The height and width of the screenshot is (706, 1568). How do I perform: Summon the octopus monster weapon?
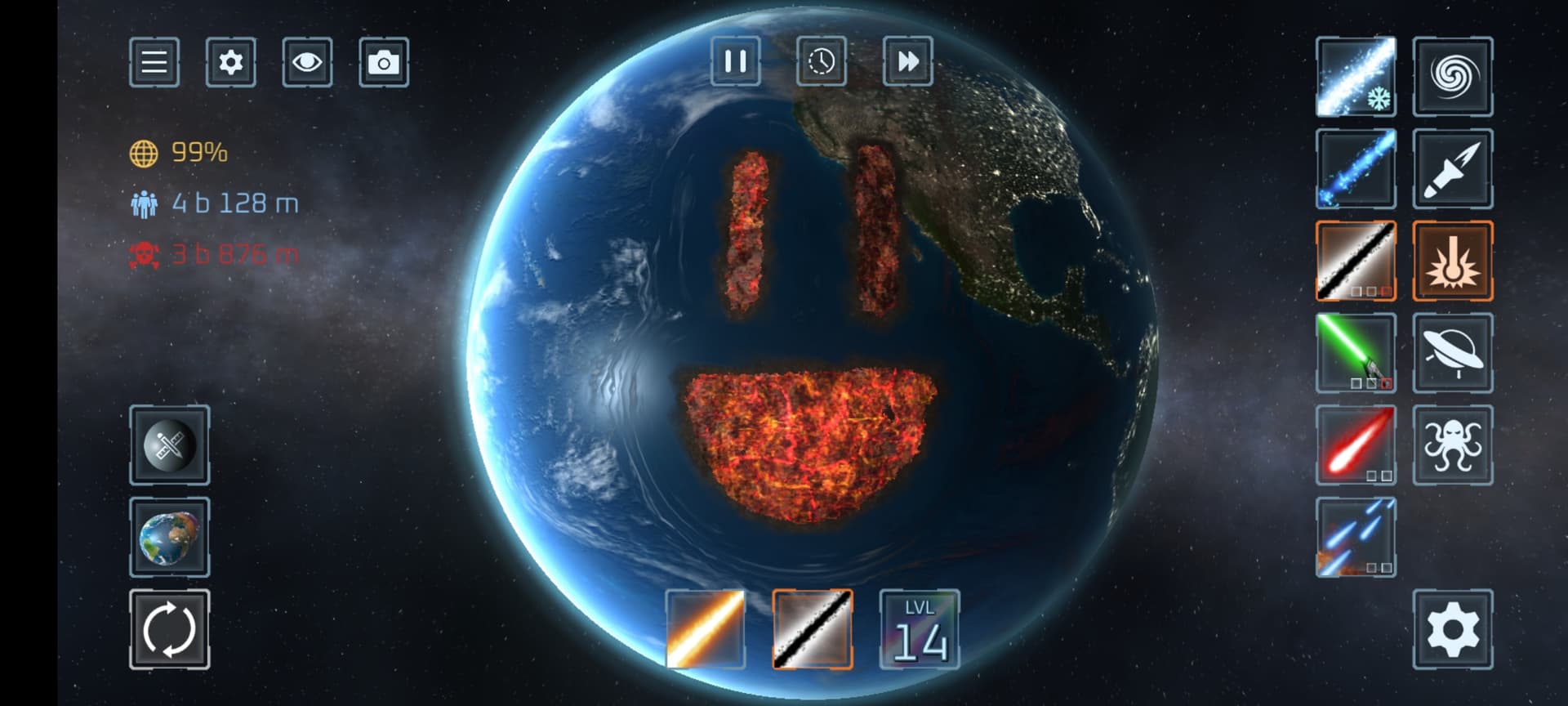point(1453,445)
